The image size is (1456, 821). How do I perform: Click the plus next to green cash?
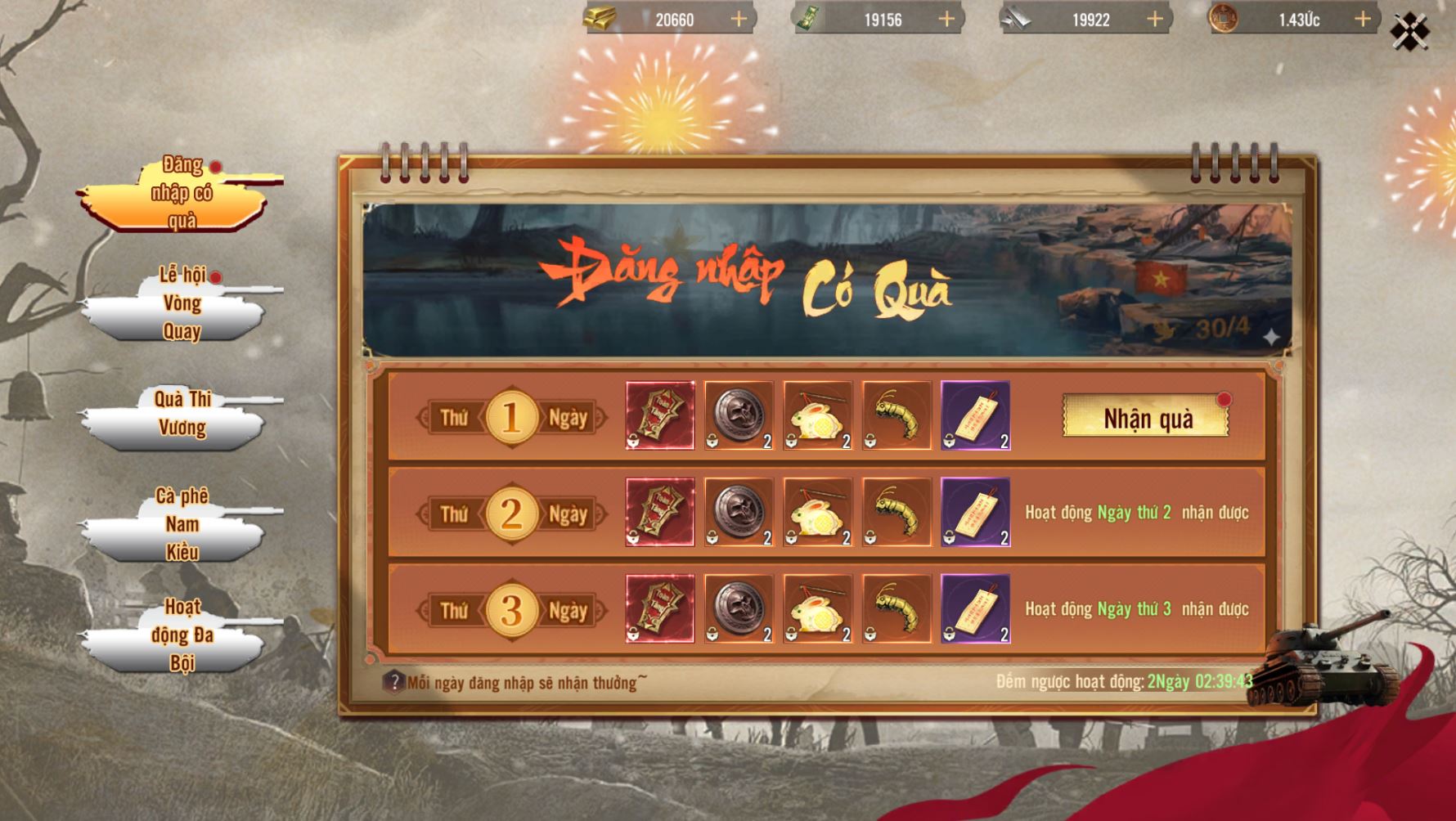[946, 19]
